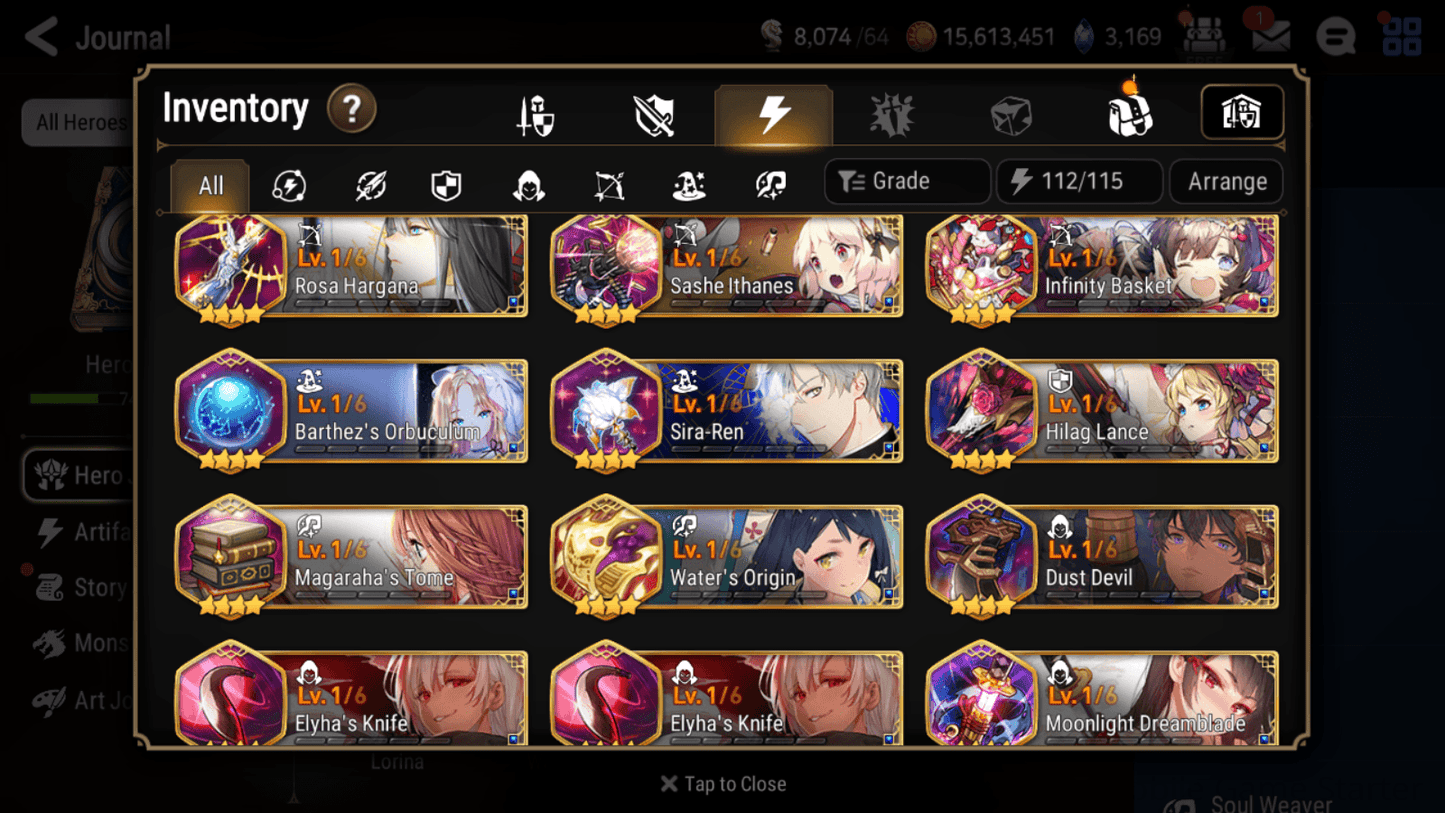Open the Storage tab at far right
1445x813 pixels.
pyautogui.click(x=1242, y=113)
